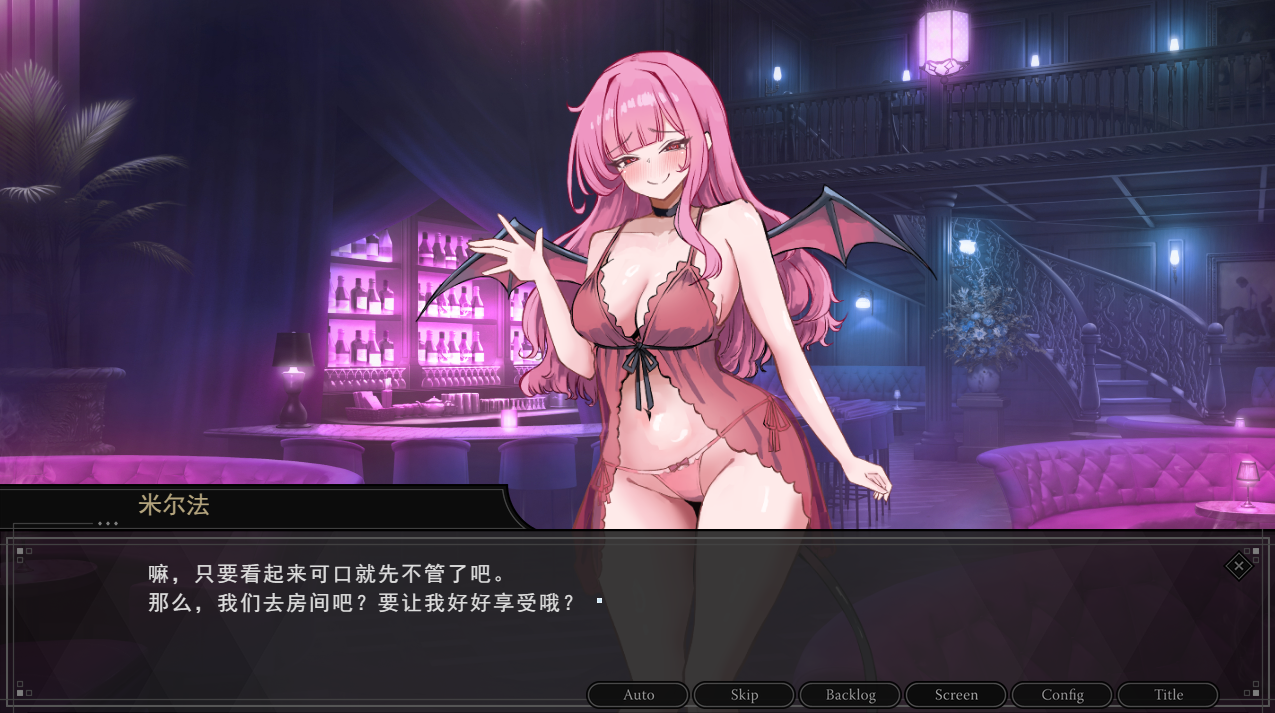Click the Skip button

[744, 695]
